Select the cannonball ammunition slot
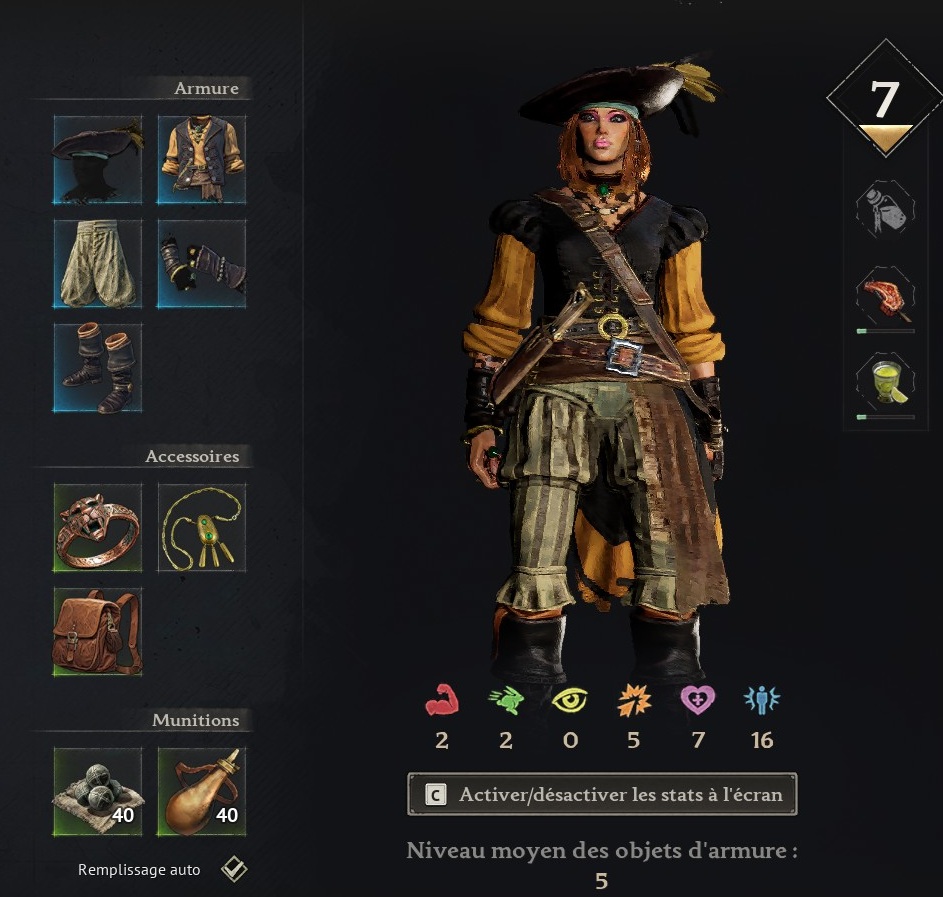Image resolution: width=943 pixels, height=897 pixels. pyautogui.click(x=98, y=792)
